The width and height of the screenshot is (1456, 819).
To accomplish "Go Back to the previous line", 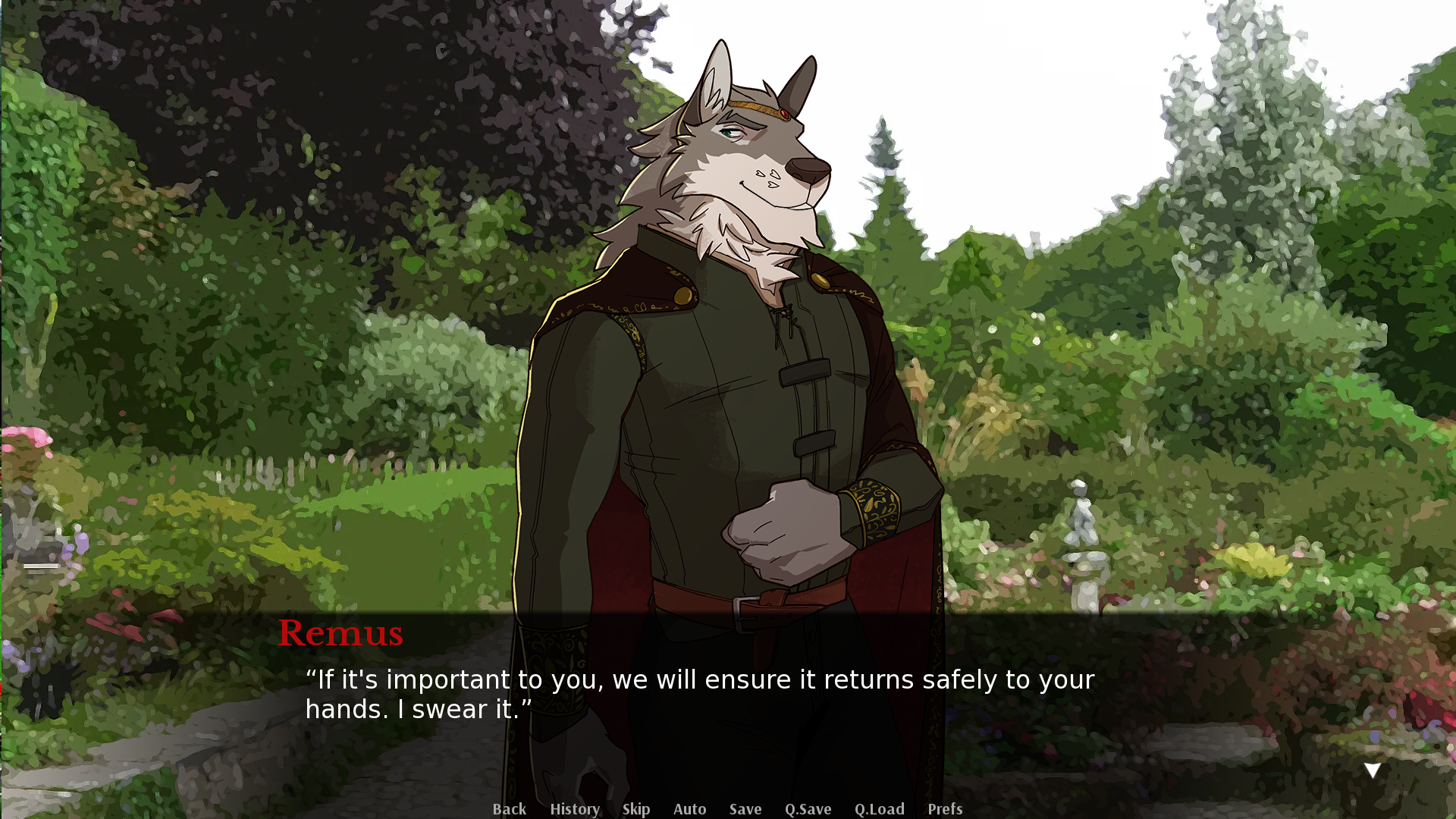I will click(x=509, y=809).
